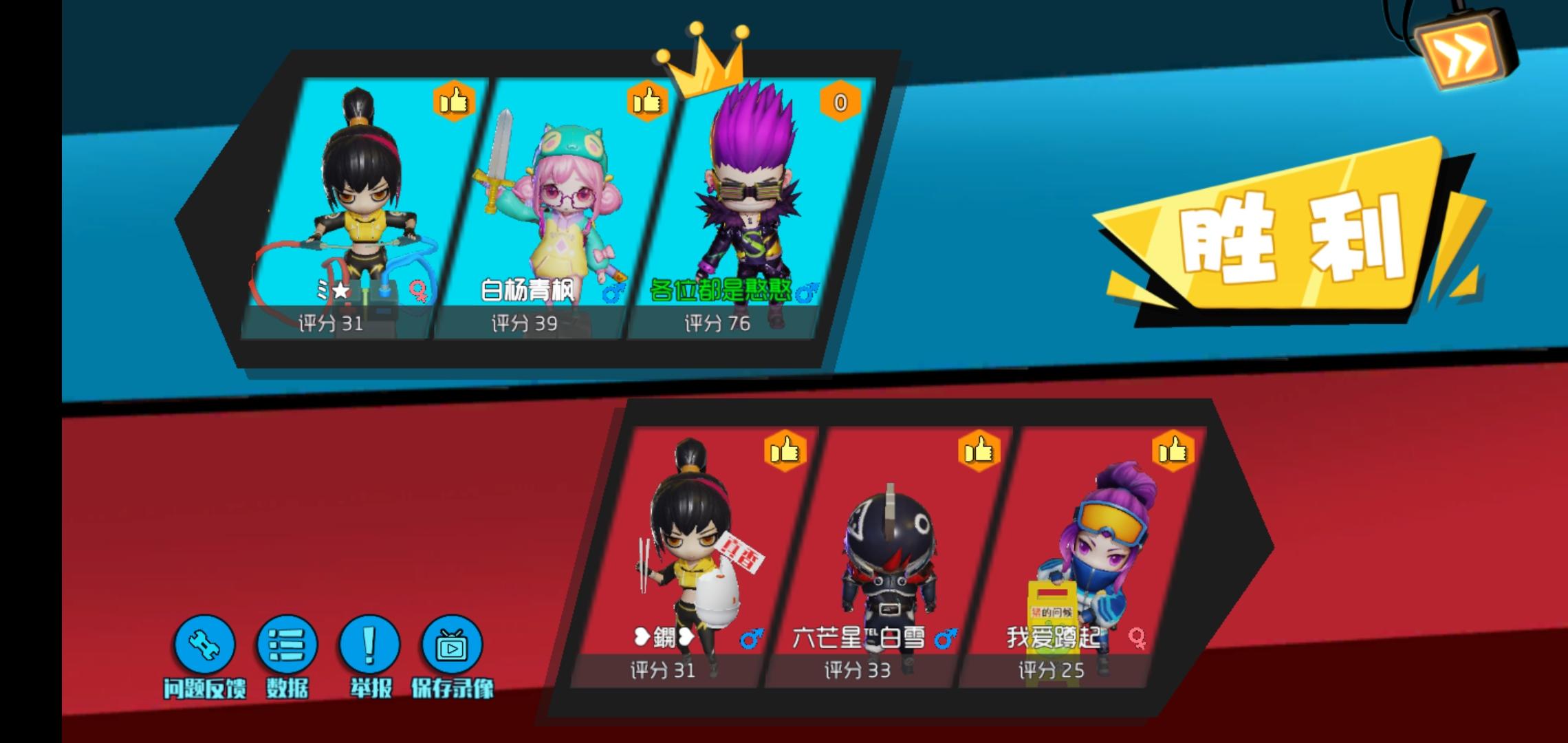1568x743 pixels.
Task: Click the orange skip arrow button
Action: tap(1461, 52)
